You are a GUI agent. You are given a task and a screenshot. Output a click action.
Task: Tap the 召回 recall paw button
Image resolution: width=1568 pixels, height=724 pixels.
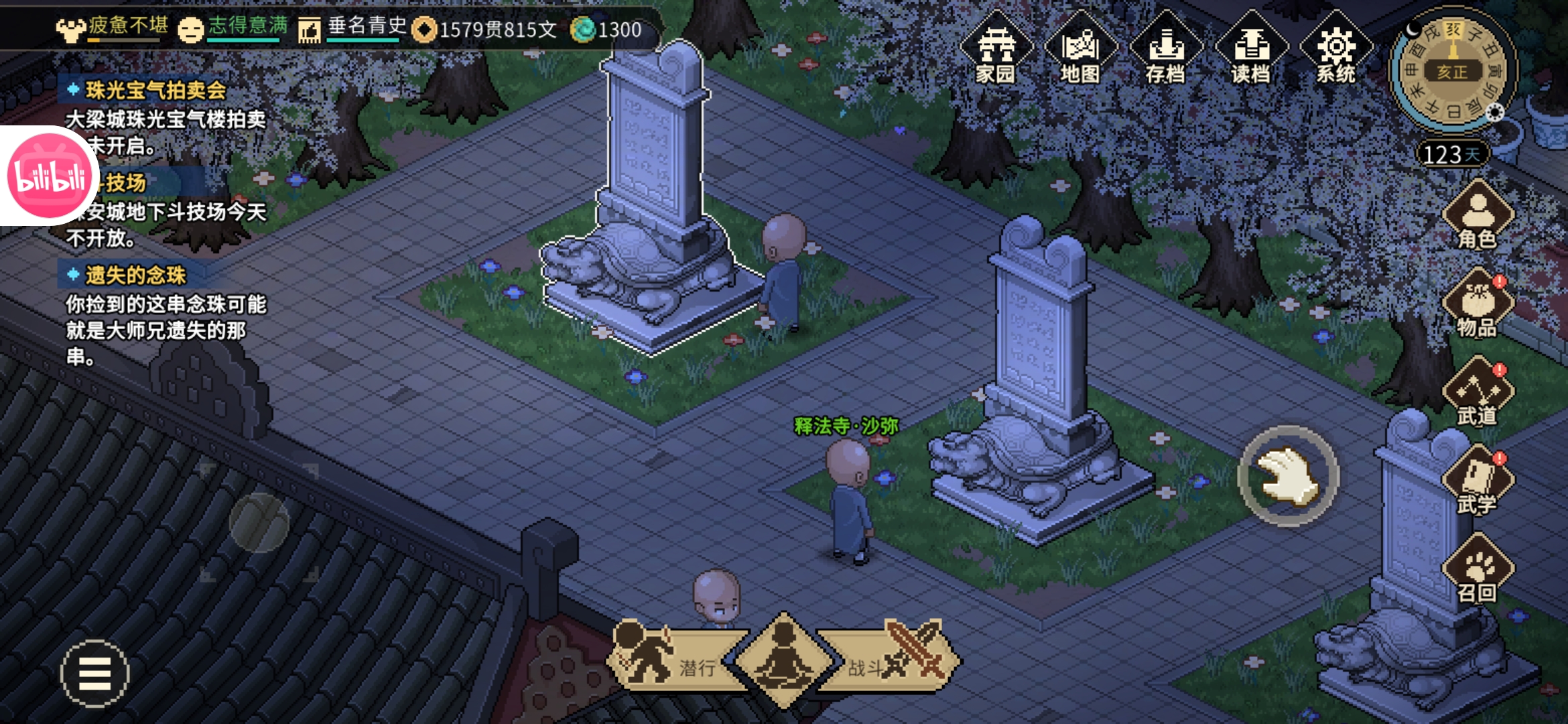(x=1478, y=570)
